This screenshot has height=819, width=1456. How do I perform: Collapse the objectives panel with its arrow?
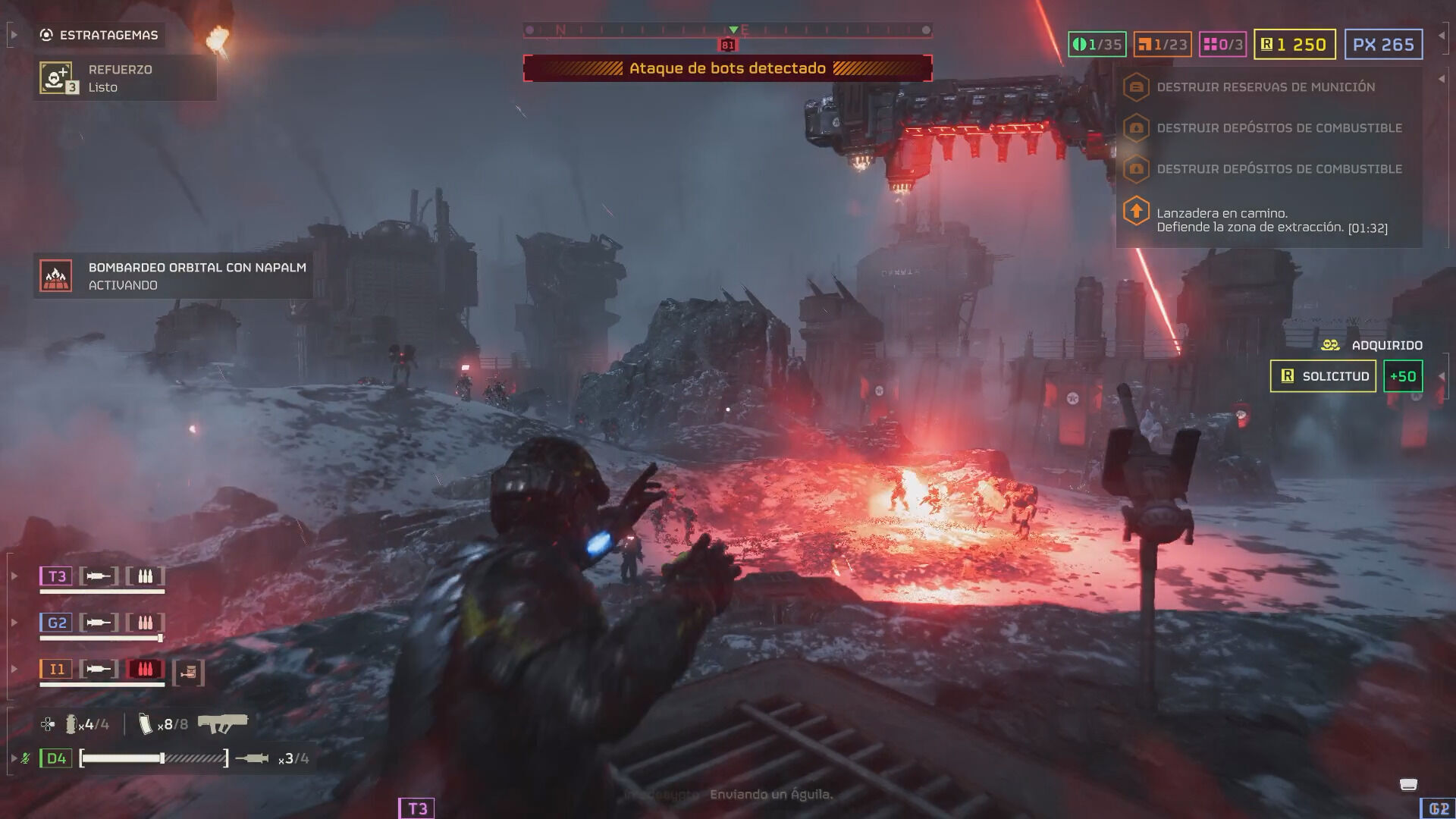1441,79
